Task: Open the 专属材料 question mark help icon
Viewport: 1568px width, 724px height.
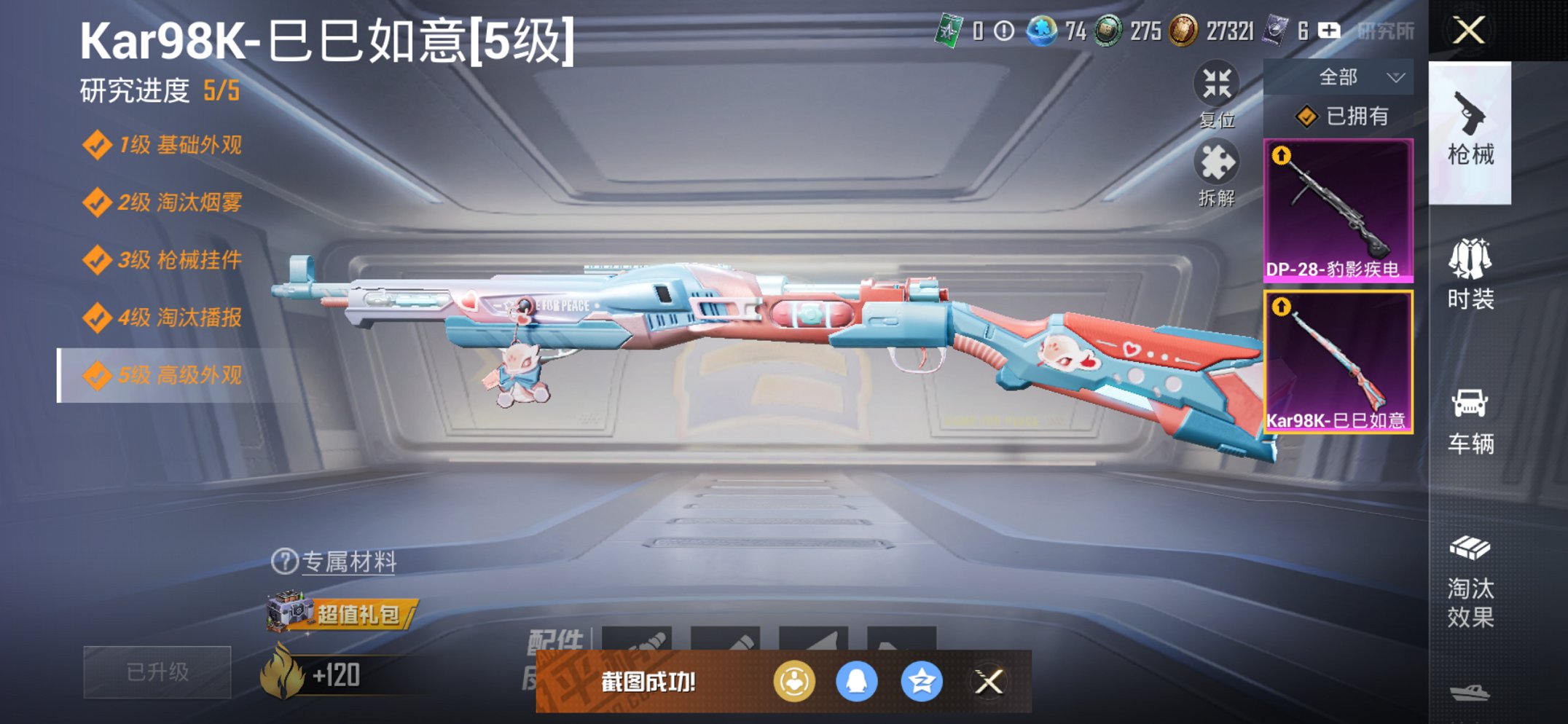Action: pos(285,561)
